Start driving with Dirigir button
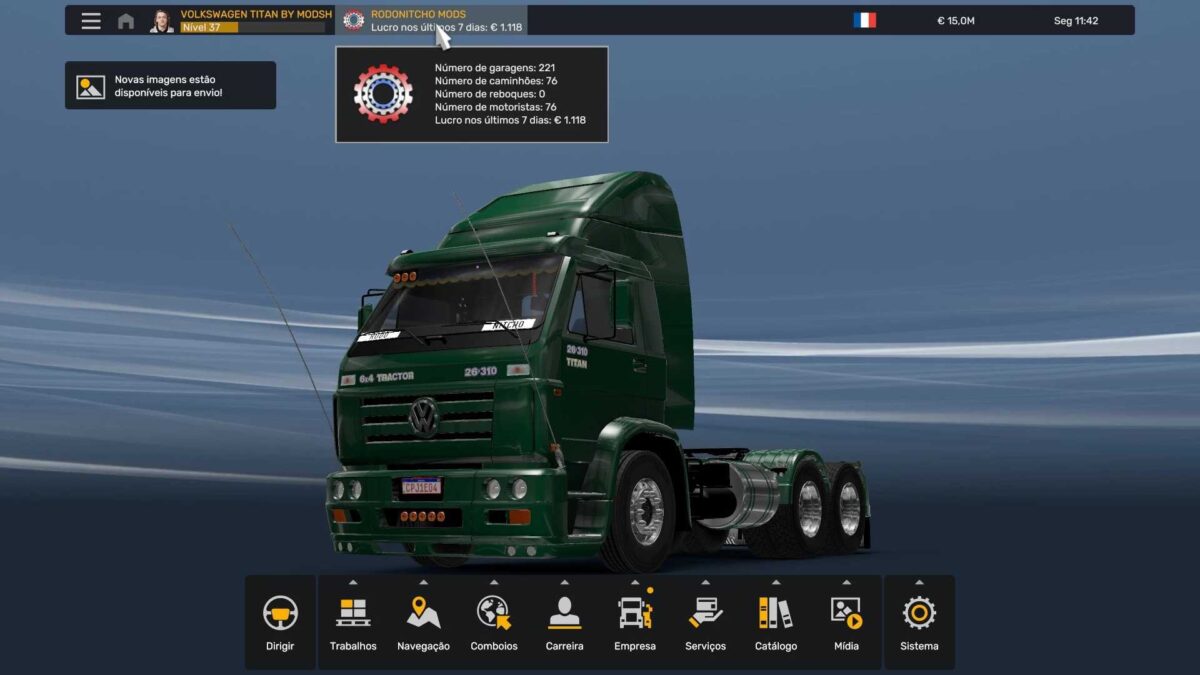The image size is (1200, 675). tap(280, 622)
